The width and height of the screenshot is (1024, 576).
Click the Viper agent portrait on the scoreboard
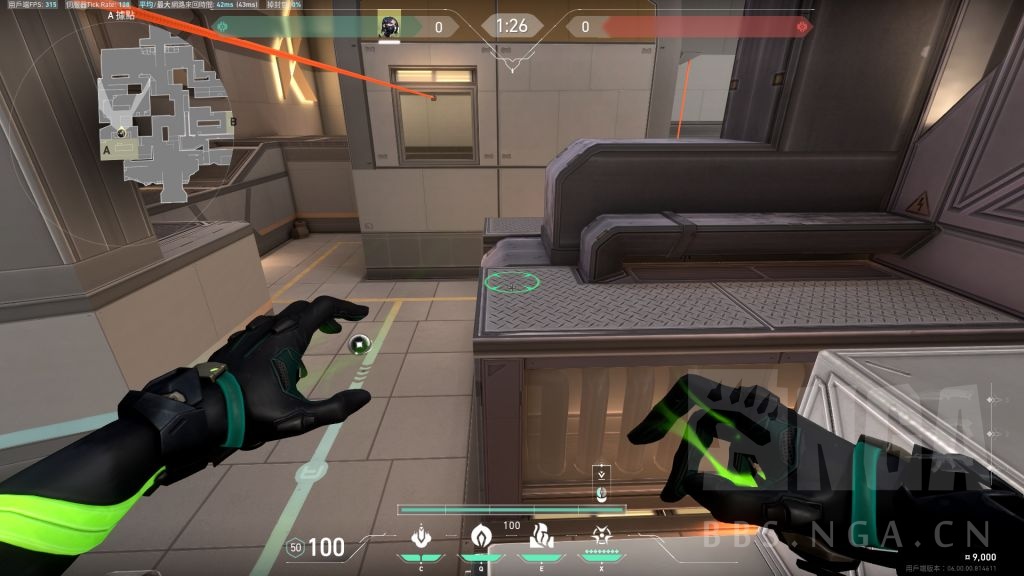click(x=389, y=27)
